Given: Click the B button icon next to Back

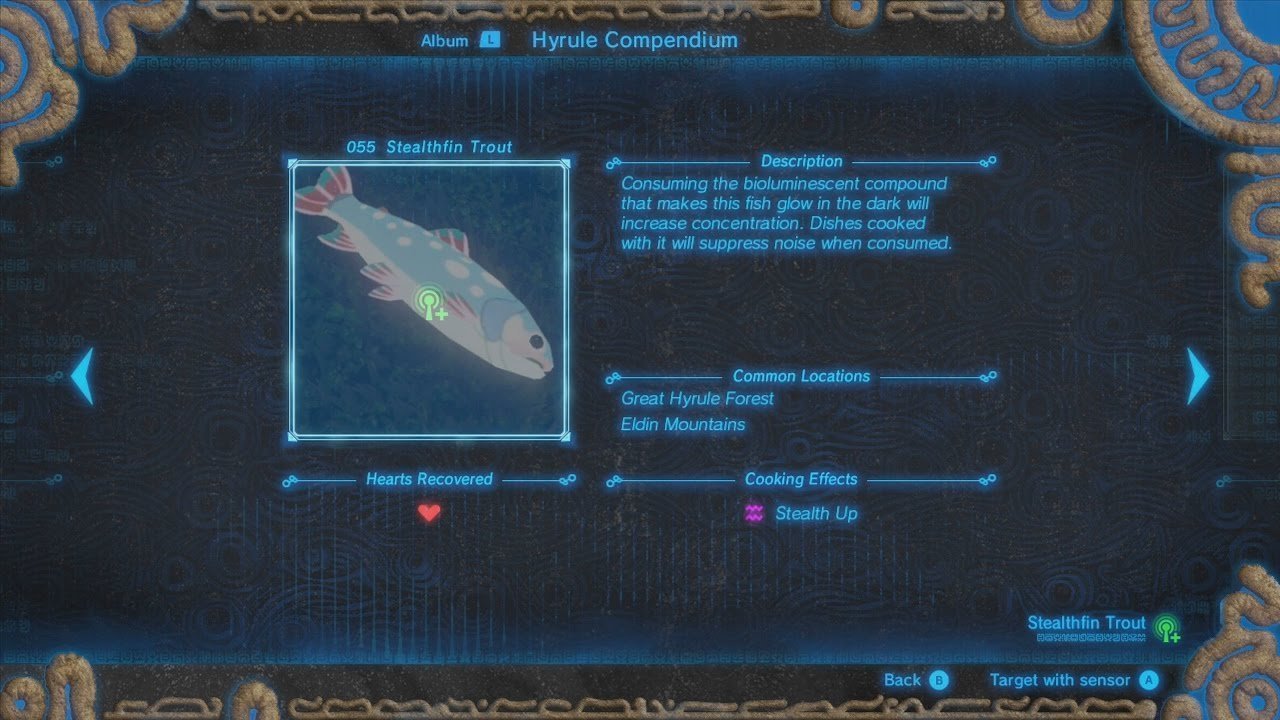Looking at the screenshot, I should [x=941, y=679].
